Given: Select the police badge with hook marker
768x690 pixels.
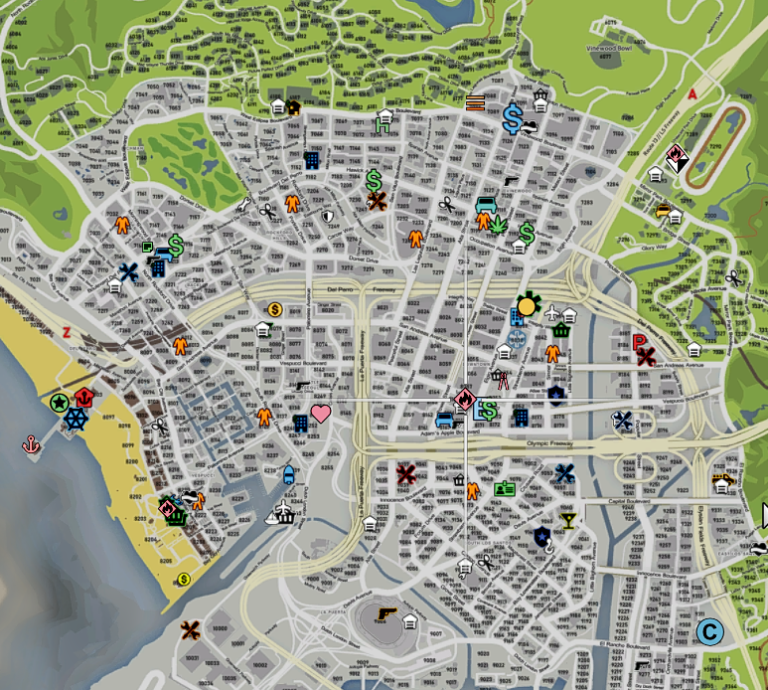Looking at the screenshot, I should [x=542, y=538].
